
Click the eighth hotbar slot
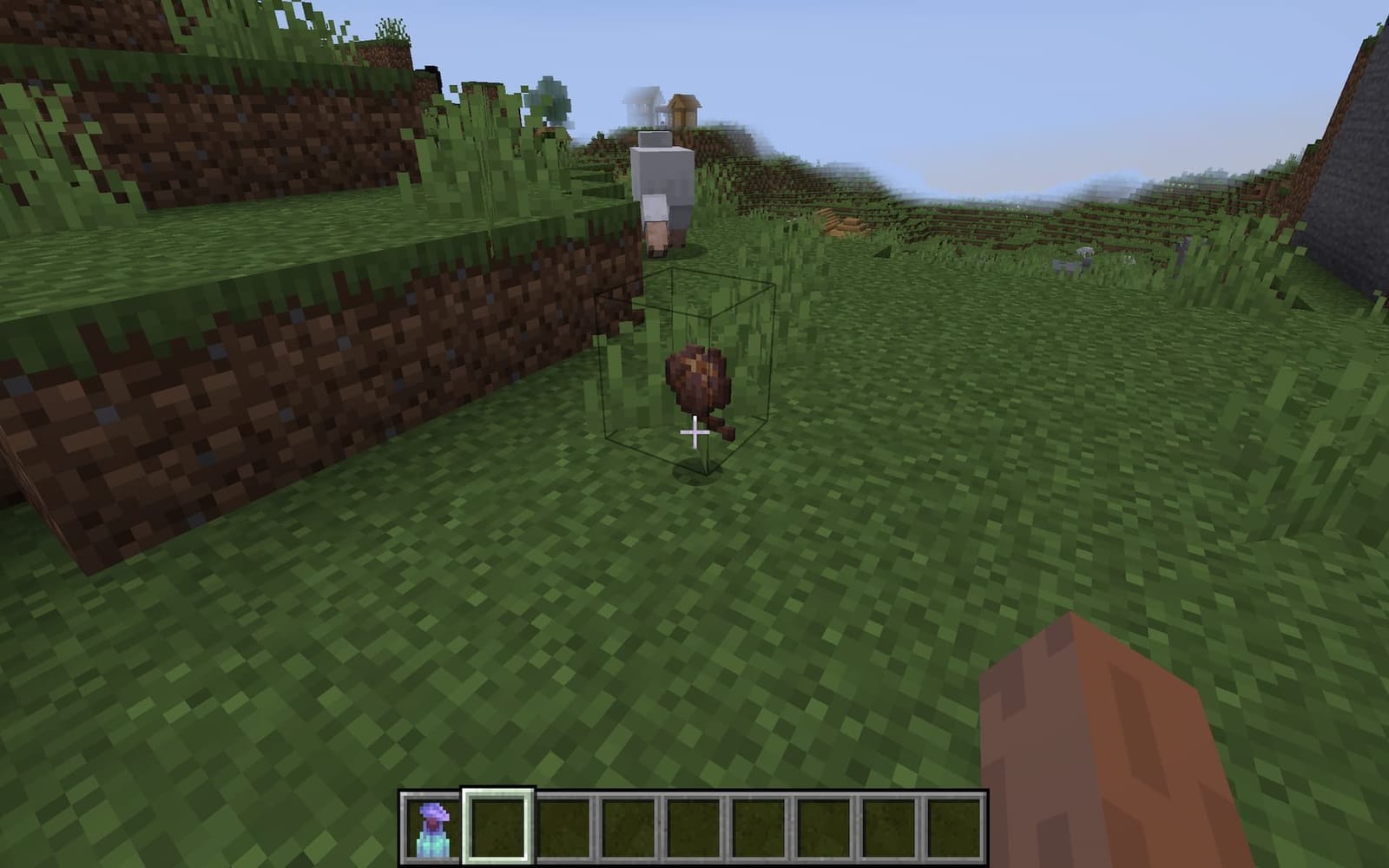point(888,826)
